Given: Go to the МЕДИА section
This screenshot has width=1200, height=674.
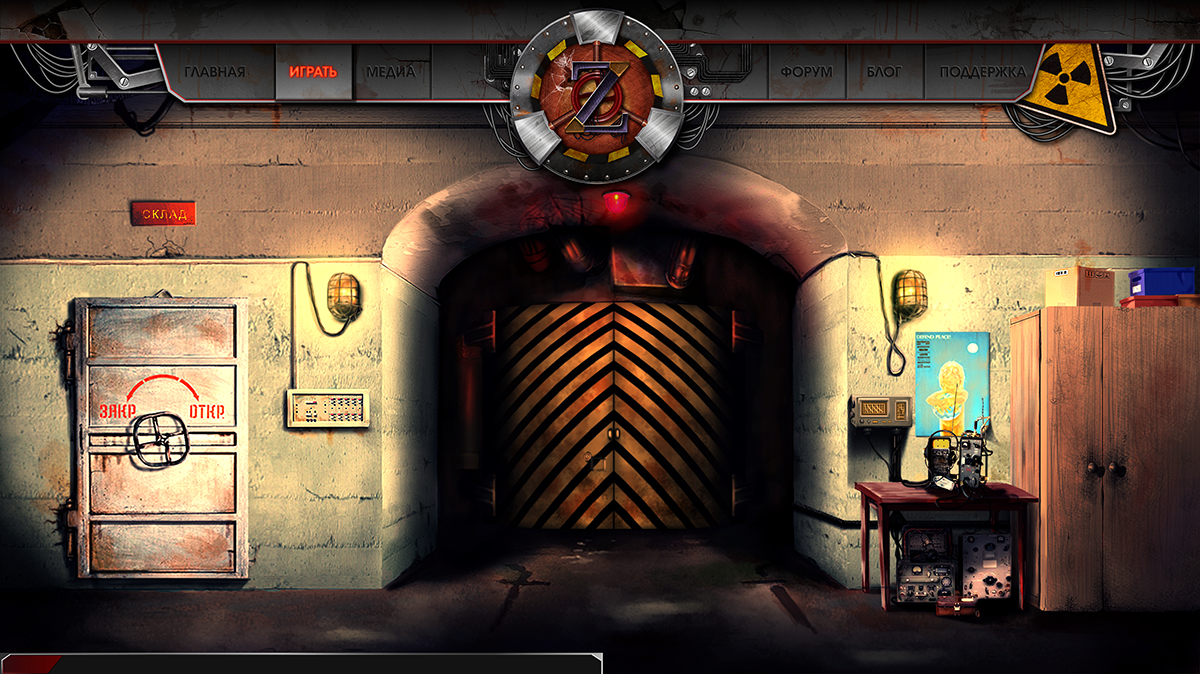Looking at the screenshot, I should click(x=390, y=72).
